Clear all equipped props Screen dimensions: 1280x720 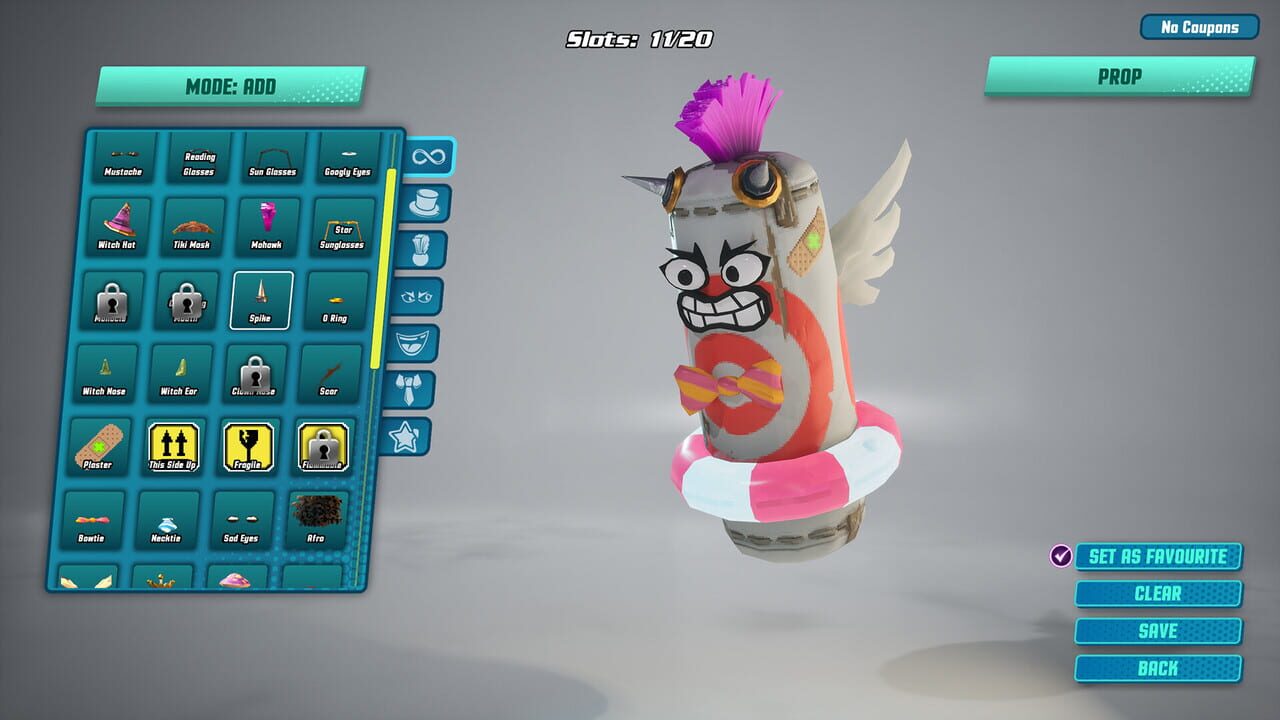point(1157,593)
